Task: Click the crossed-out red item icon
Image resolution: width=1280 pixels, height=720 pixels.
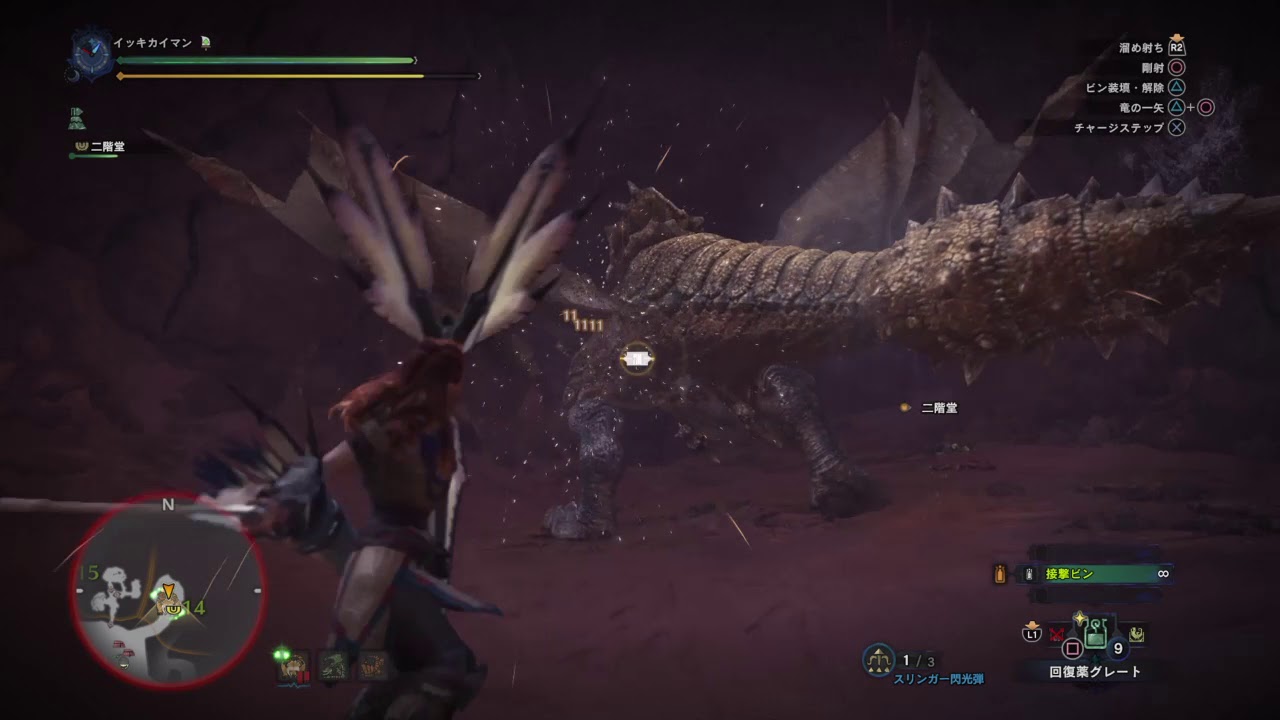Action: (x=1056, y=634)
